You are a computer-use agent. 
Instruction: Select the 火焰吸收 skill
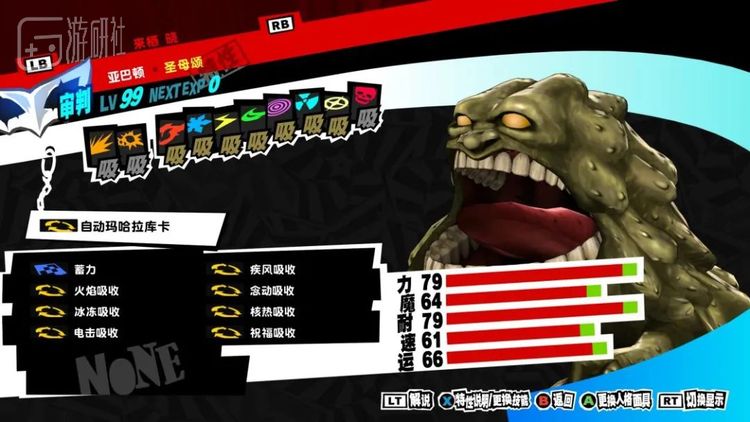pyautogui.click(x=96, y=290)
